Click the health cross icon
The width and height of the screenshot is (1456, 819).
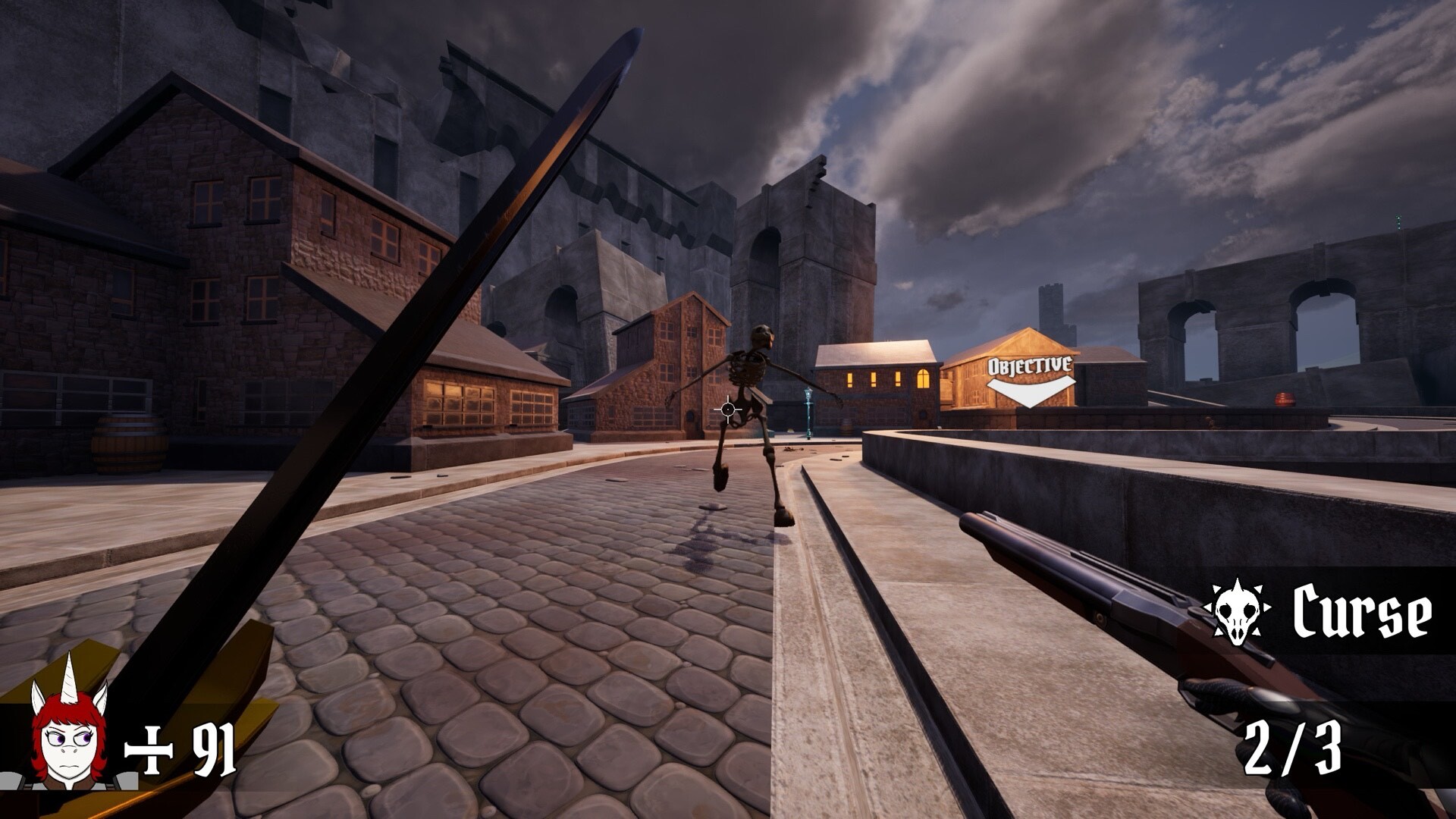tap(149, 751)
